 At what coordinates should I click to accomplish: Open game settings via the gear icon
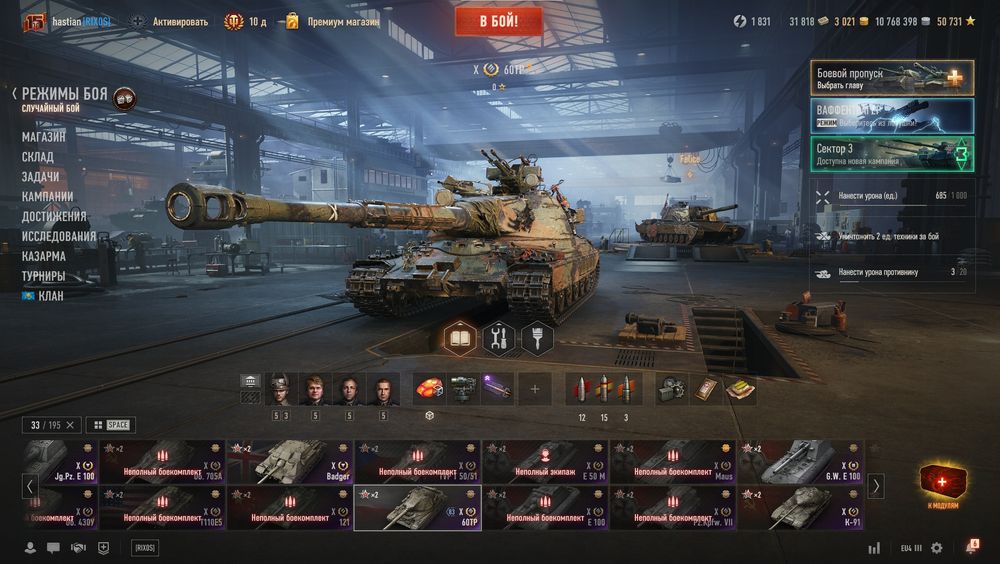936,548
